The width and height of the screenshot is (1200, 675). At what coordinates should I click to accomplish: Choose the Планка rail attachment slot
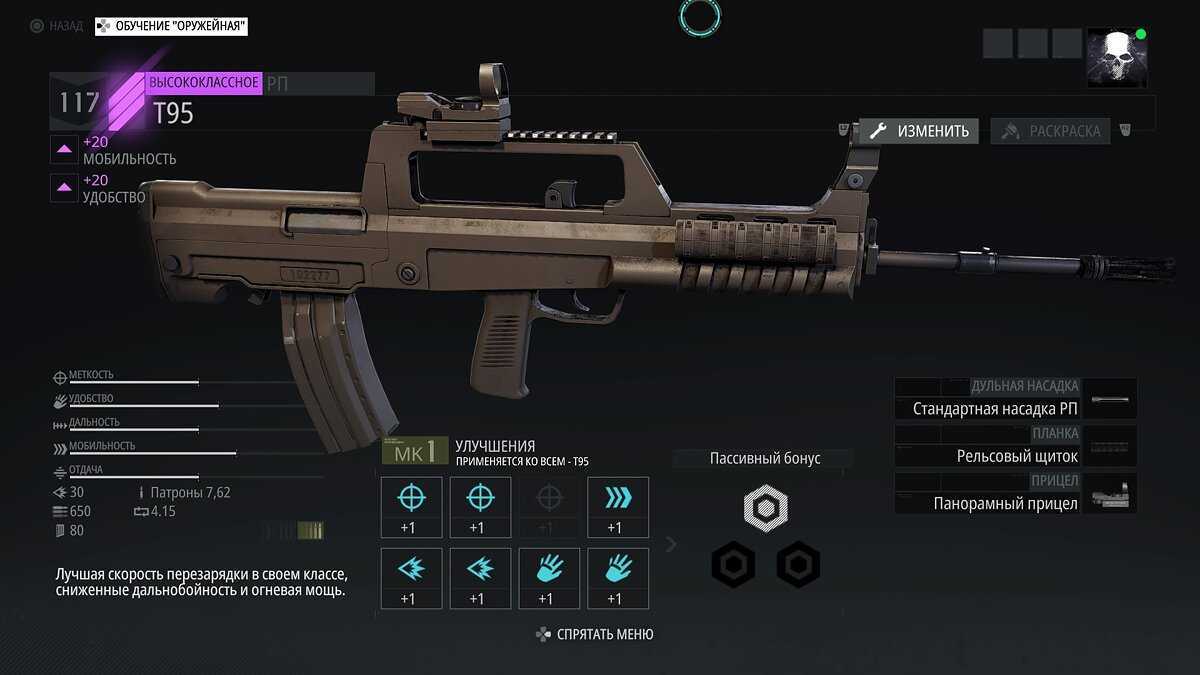click(x=1015, y=446)
